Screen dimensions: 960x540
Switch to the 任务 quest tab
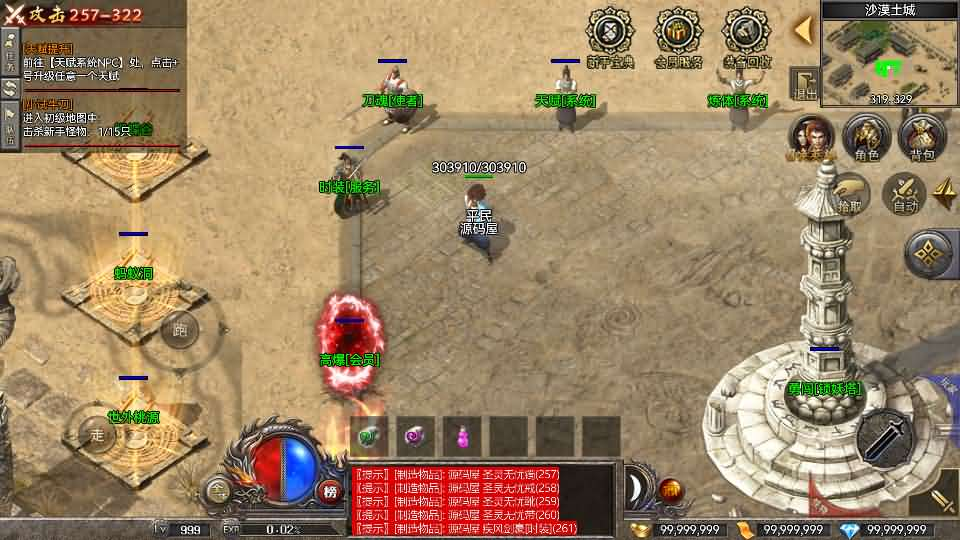(9, 48)
